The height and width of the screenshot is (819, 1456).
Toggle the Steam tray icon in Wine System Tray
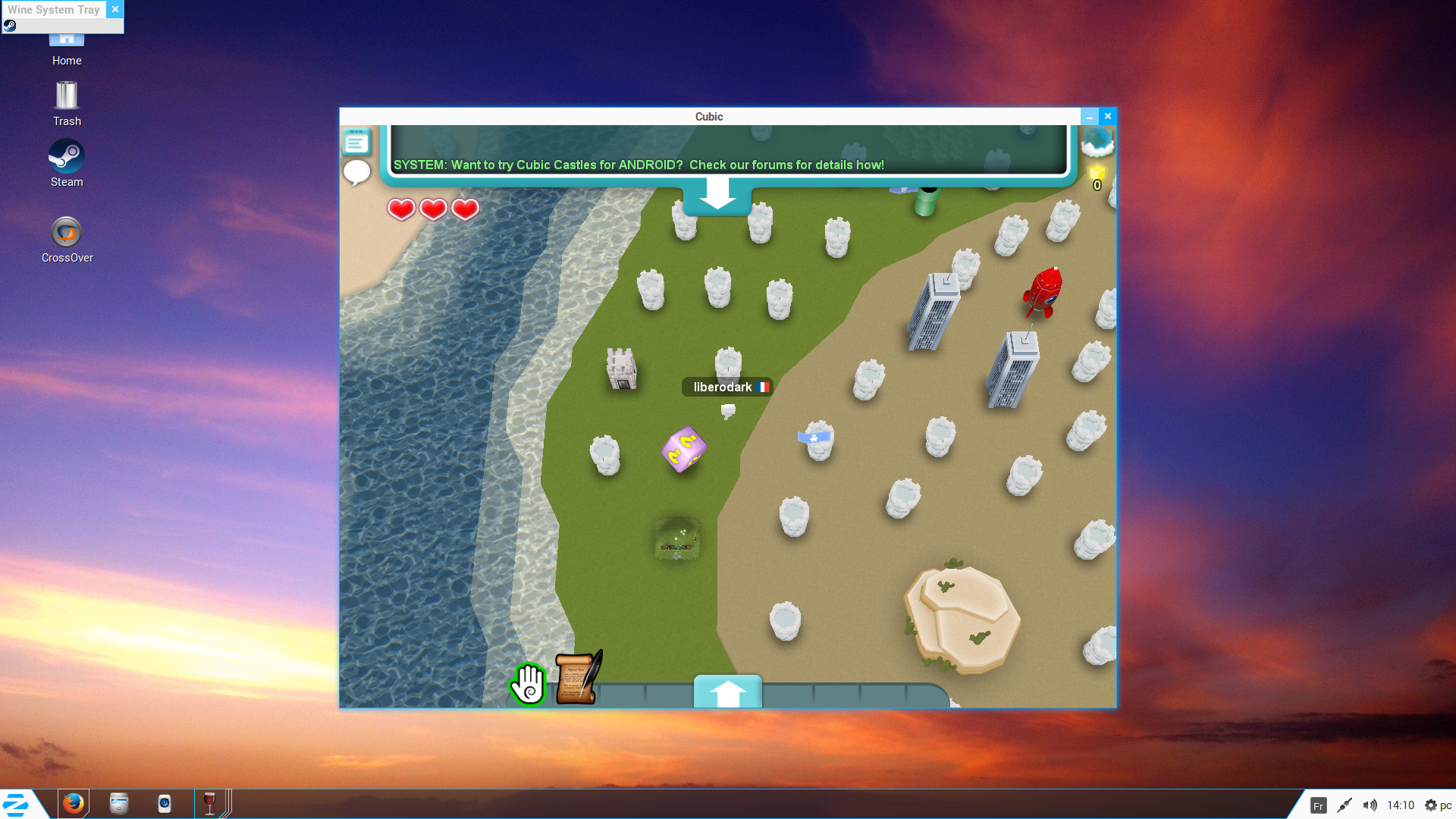click(11, 25)
